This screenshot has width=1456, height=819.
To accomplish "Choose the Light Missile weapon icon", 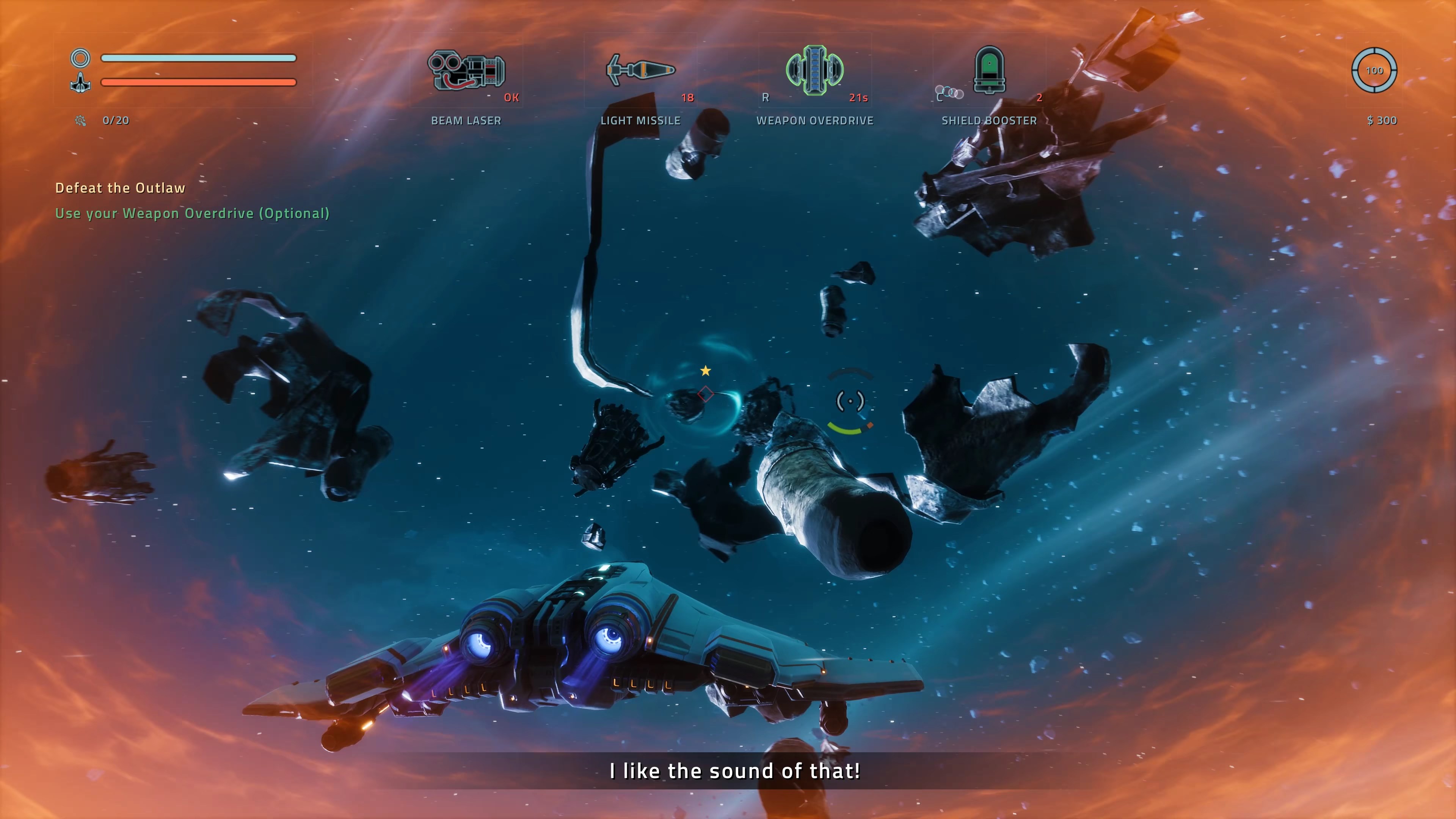I will [640, 71].
